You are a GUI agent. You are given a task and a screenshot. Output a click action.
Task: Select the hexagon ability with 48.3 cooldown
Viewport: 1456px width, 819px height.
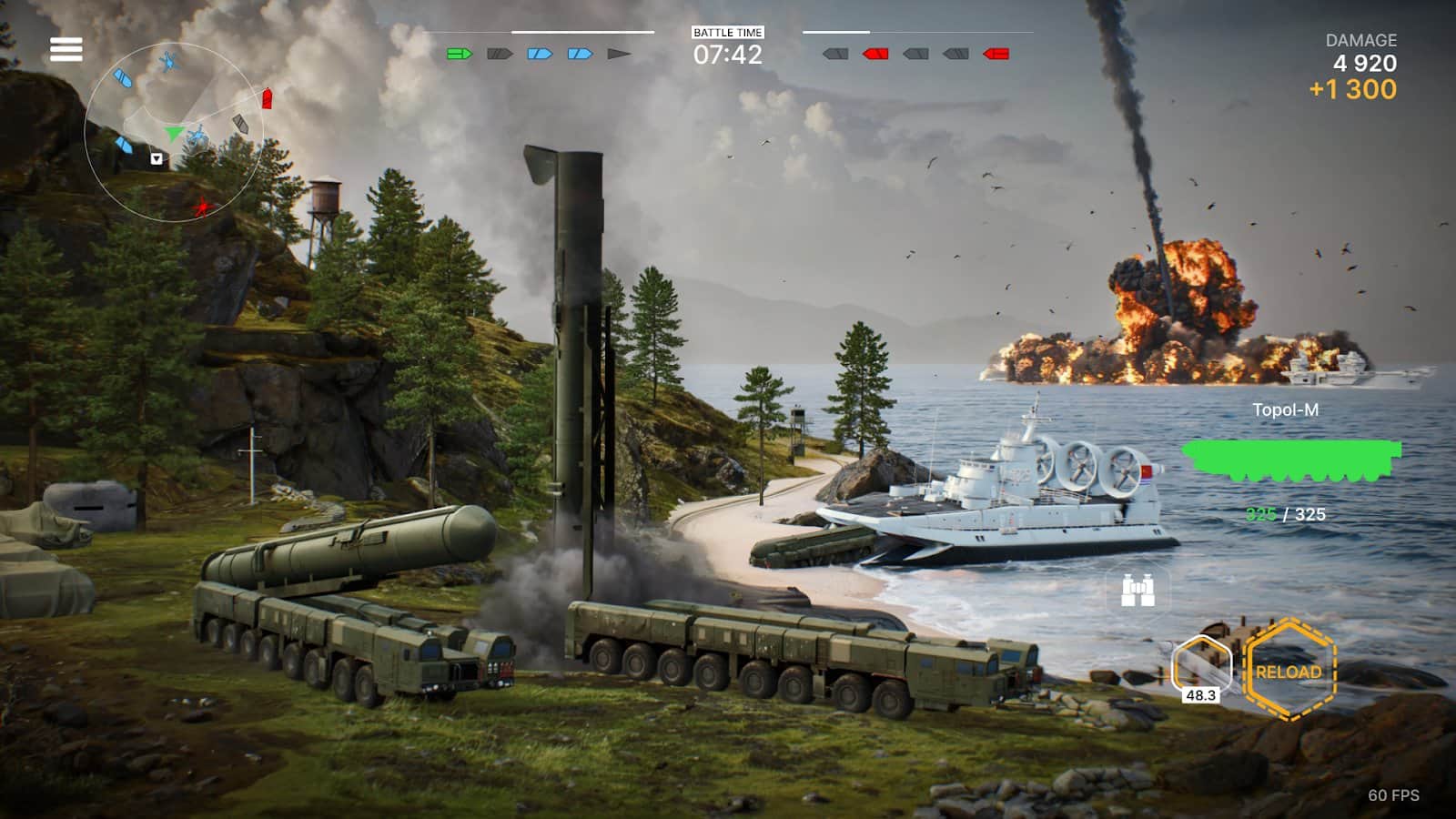point(1201,667)
